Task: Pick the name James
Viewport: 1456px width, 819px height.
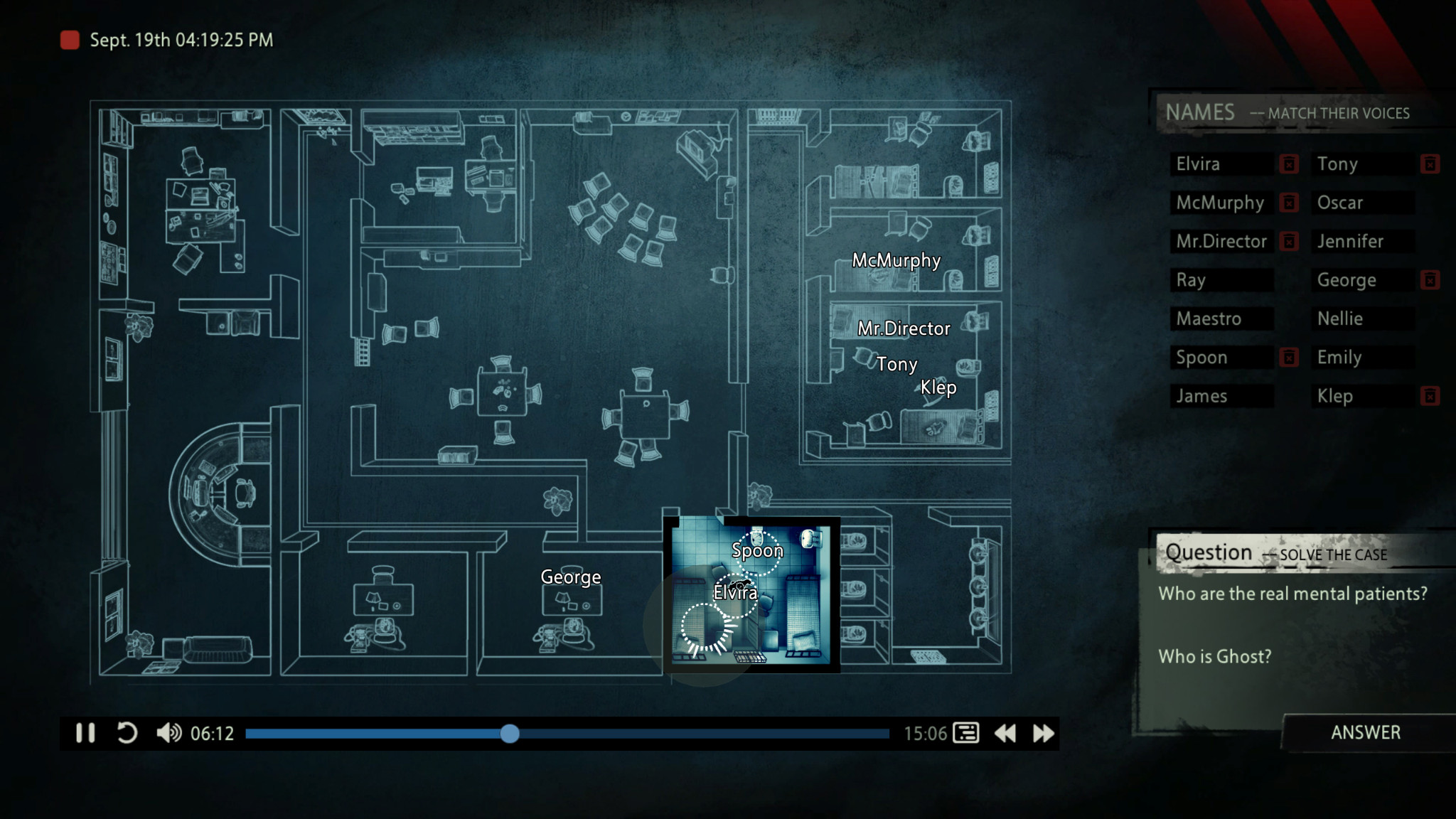Action: pyautogui.click(x=1221, y=396)
